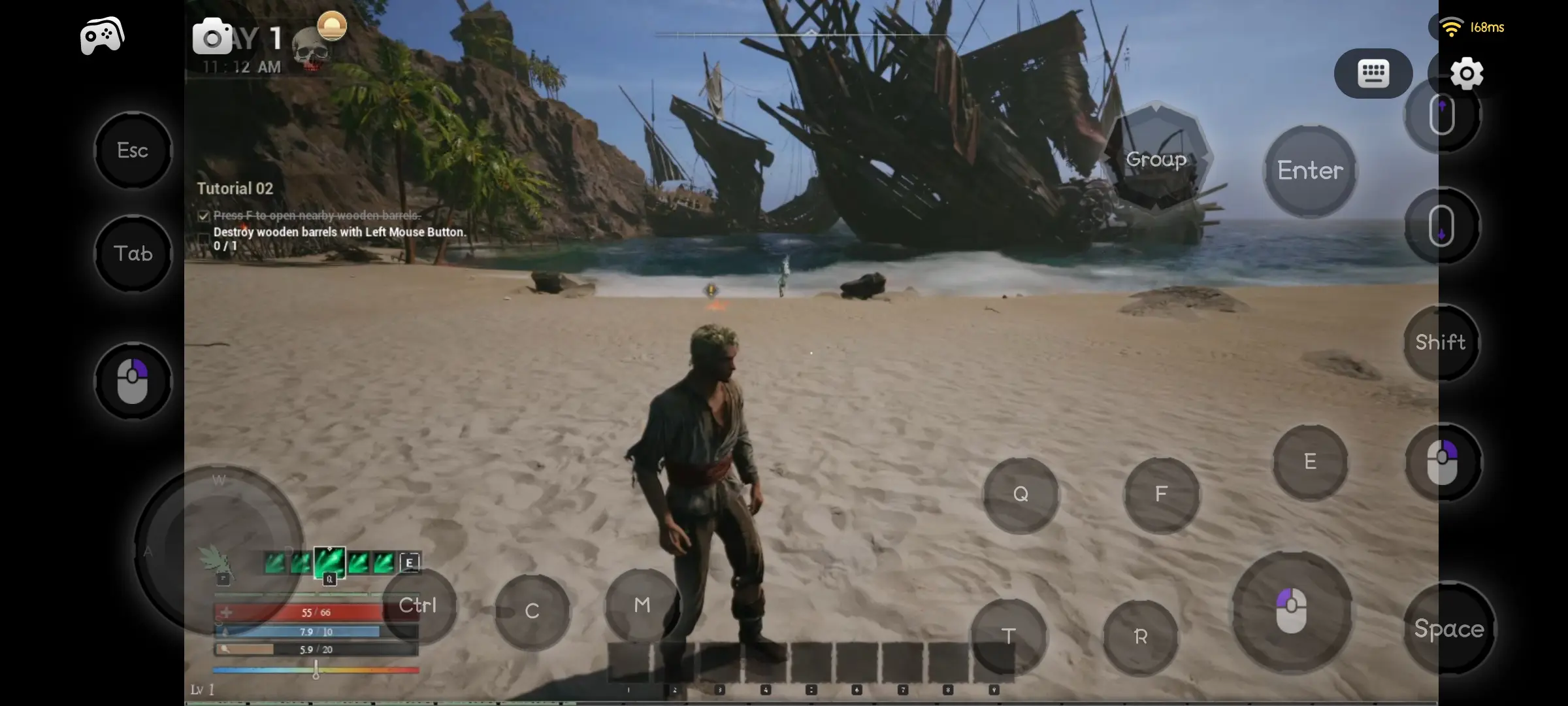
Task: Uncheck the completed Press F tutorial task
Action: pyautogui.click(x=203, y=216)
